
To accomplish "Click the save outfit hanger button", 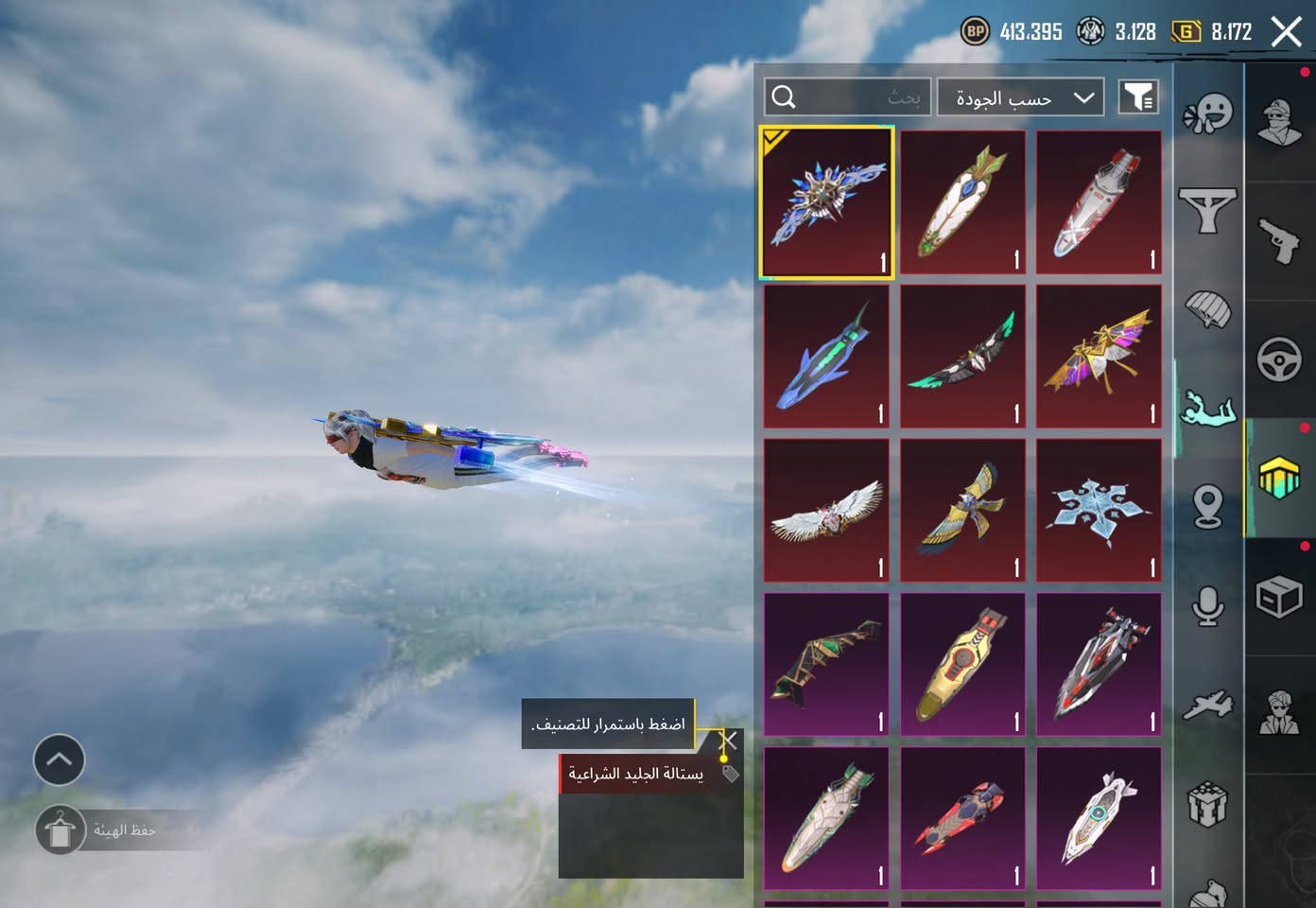I will coord(61,830).
